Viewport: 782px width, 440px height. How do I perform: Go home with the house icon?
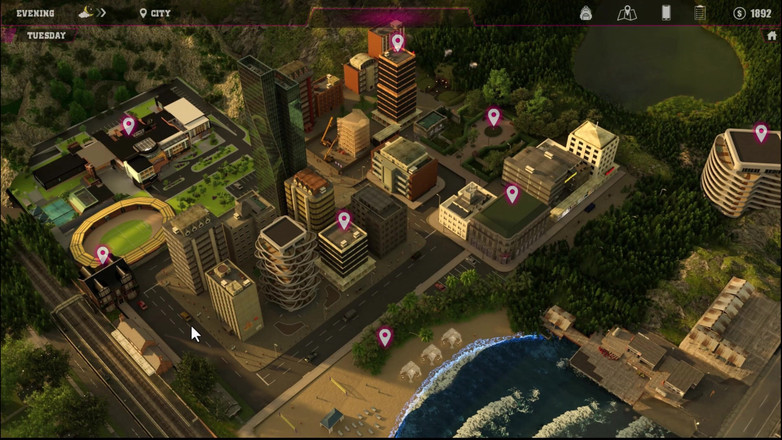click(x=771, y=36)
